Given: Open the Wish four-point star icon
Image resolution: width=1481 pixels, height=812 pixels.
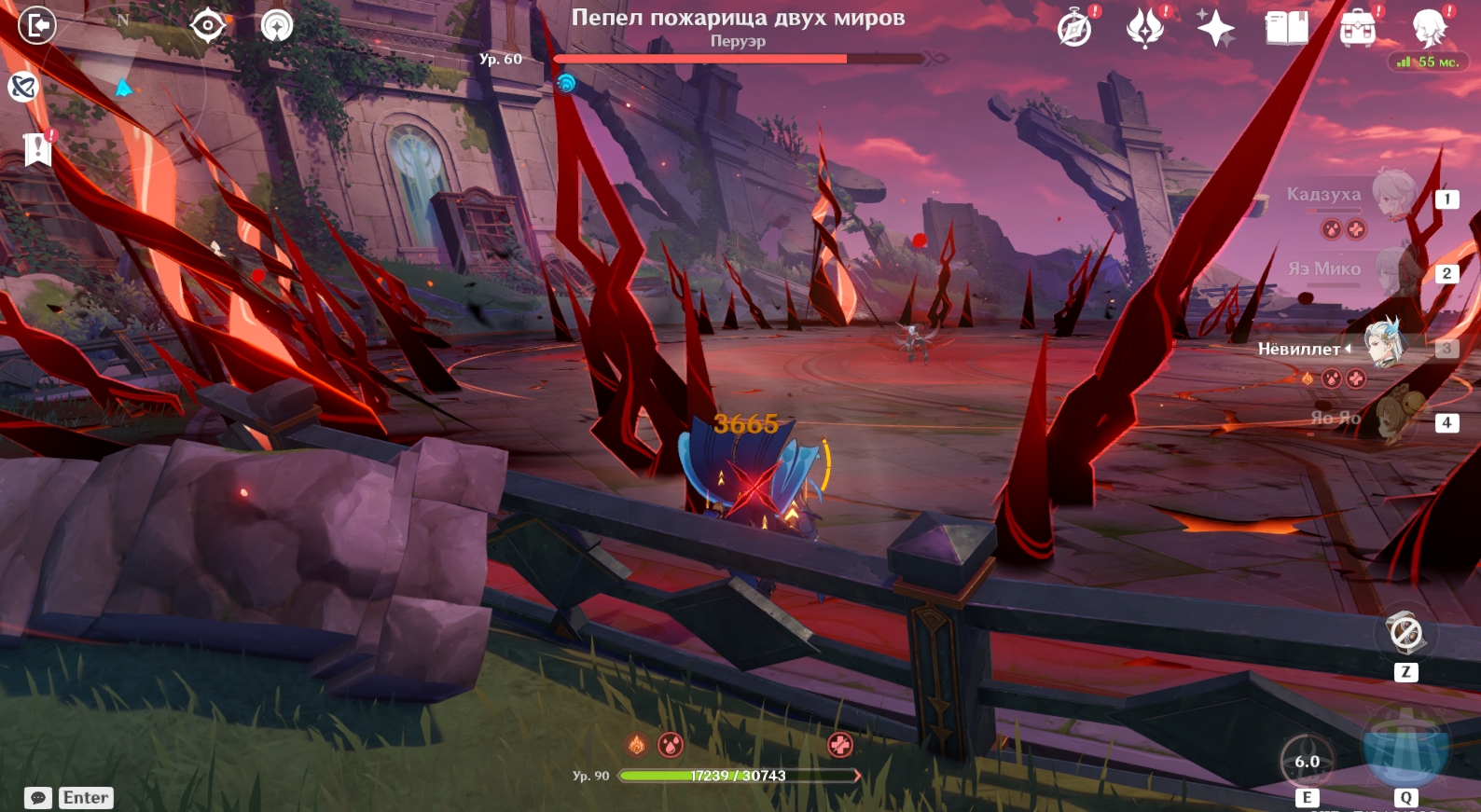Looking at the screenshot, I should pyautogui.click(x=1215, y=29).
